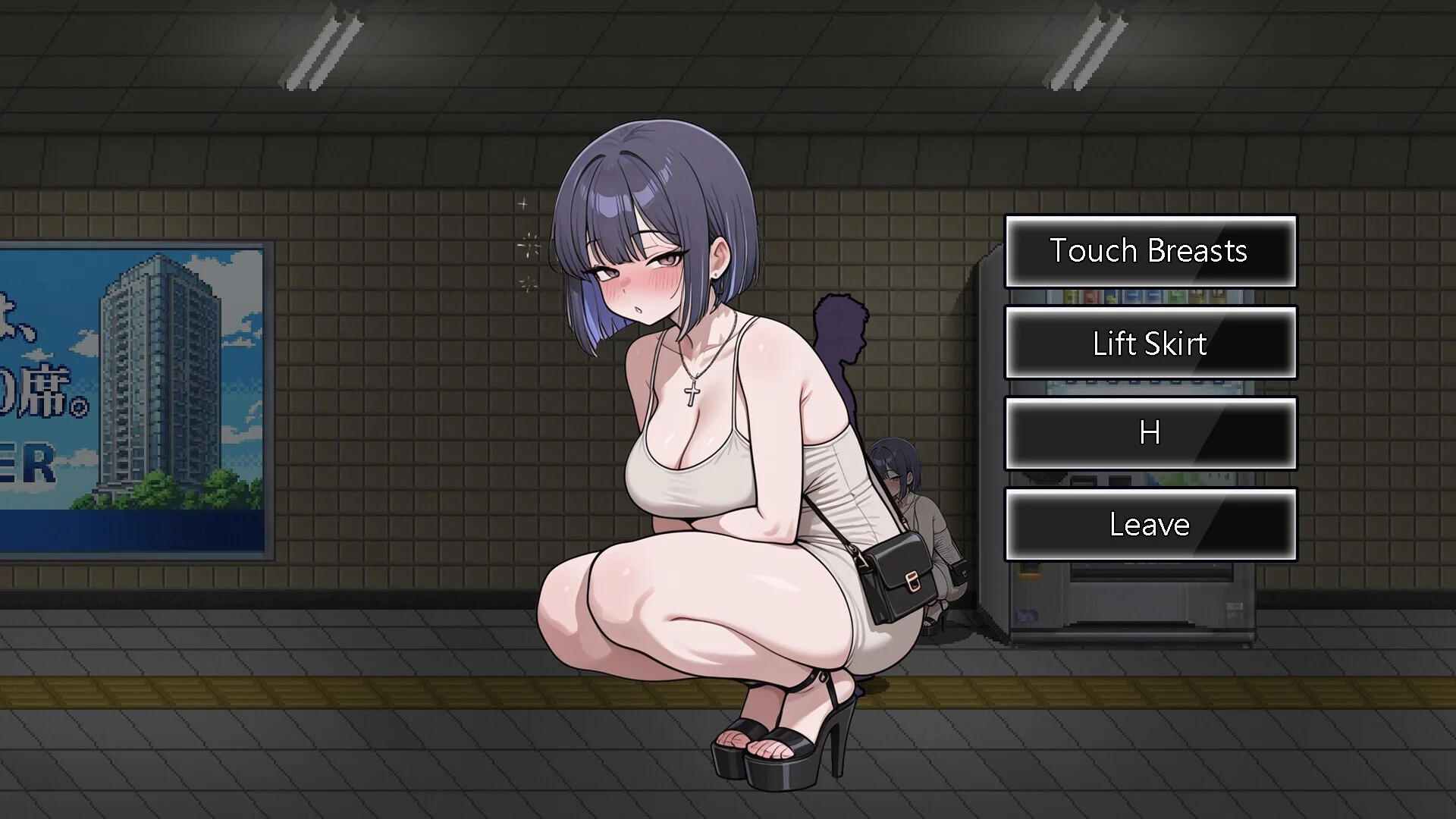The width and height of the screenshot is (1456, 819).
Task: Choose Leave to exit the encounter
Action: point(1150,524)
